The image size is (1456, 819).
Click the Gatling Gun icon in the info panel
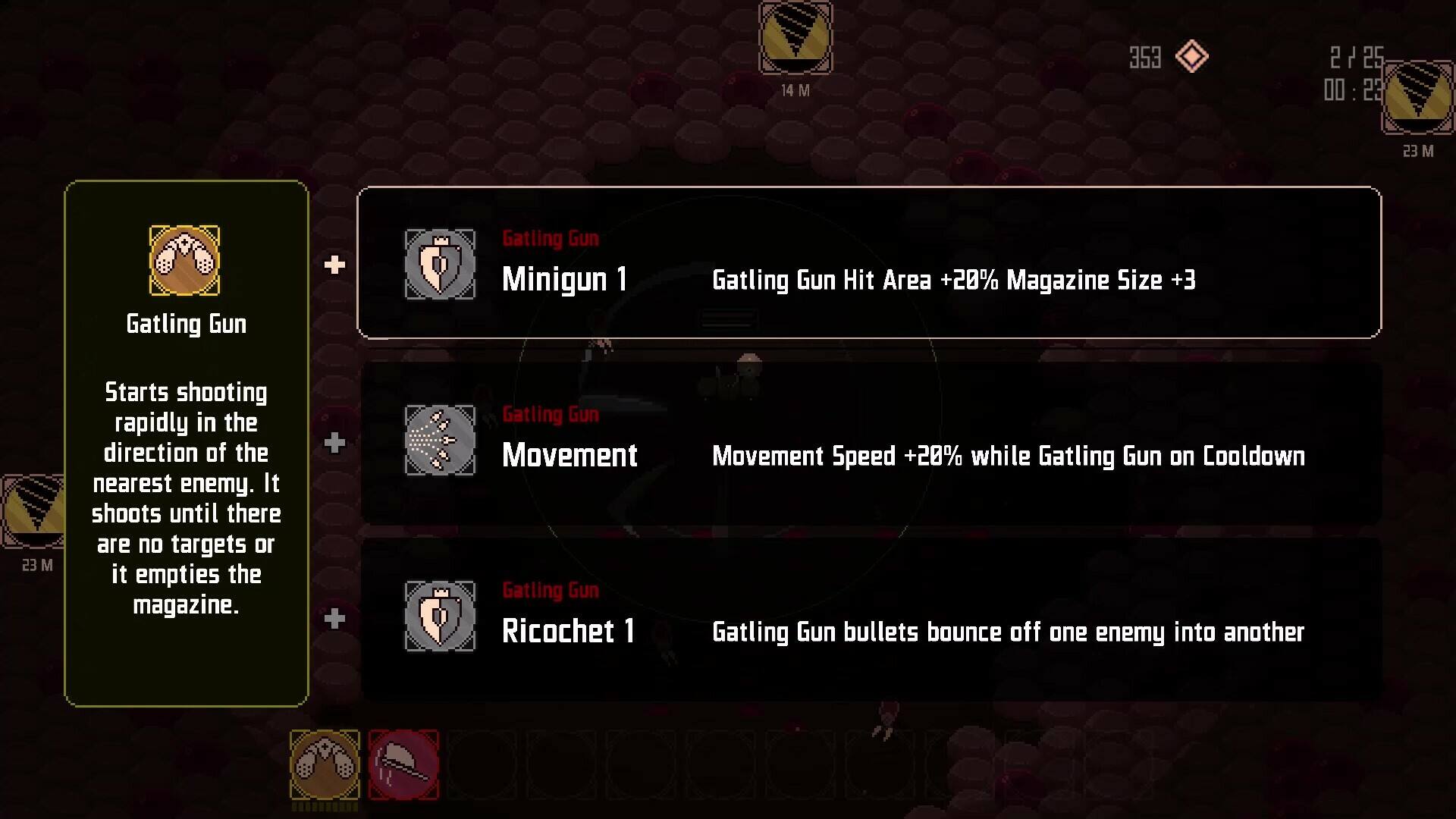click(x=185, y=260)
